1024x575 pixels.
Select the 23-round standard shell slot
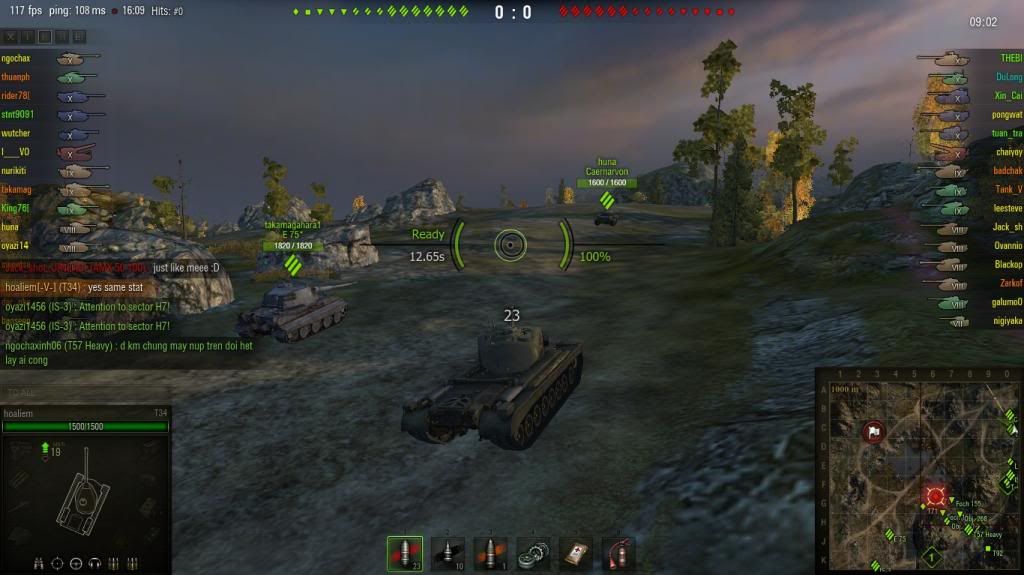405,553
